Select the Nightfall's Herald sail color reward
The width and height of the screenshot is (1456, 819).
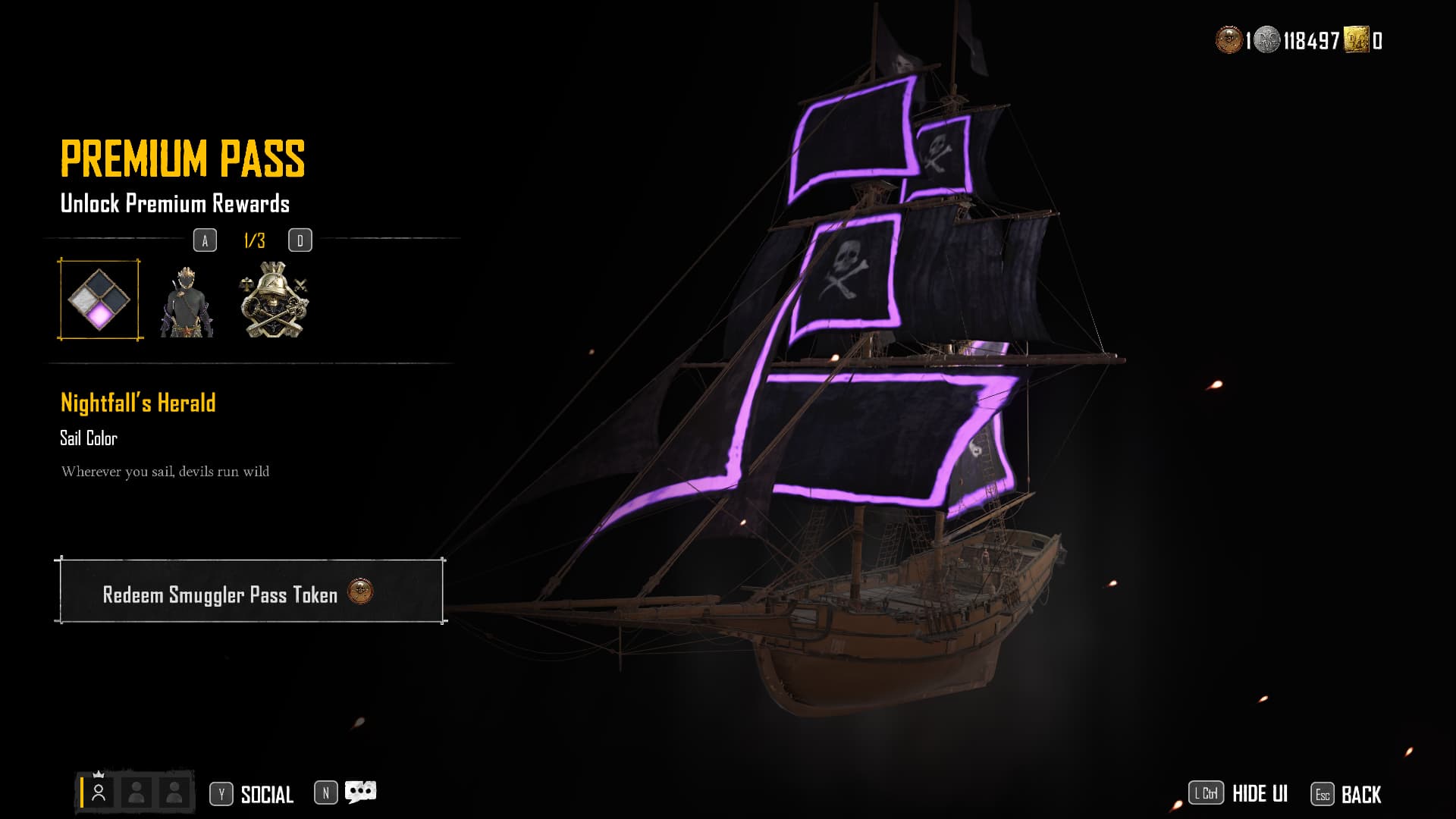click(x=99, y=300)
